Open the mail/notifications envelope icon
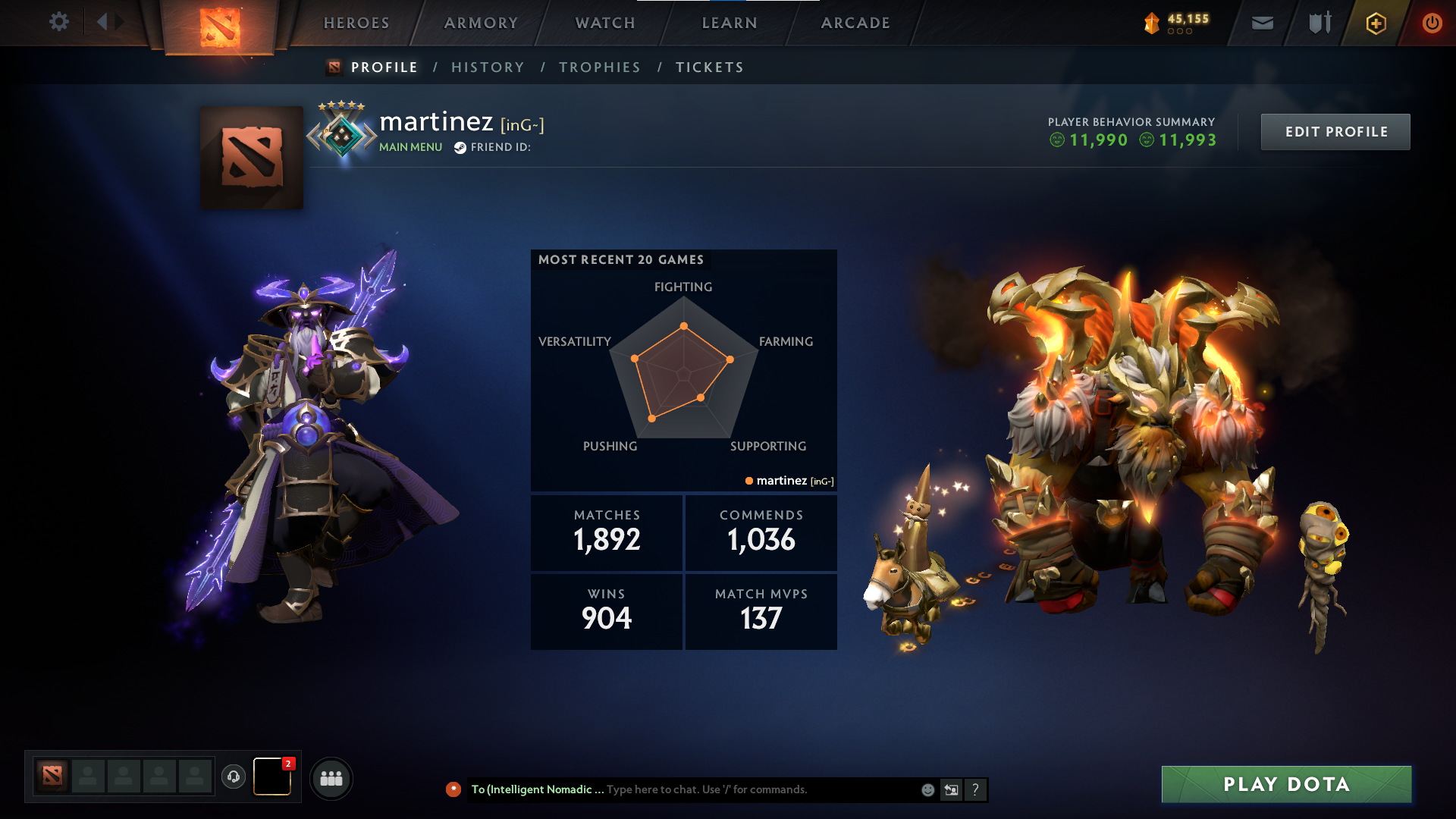This screenshot has width=1456, height=819. (1261, 23)
